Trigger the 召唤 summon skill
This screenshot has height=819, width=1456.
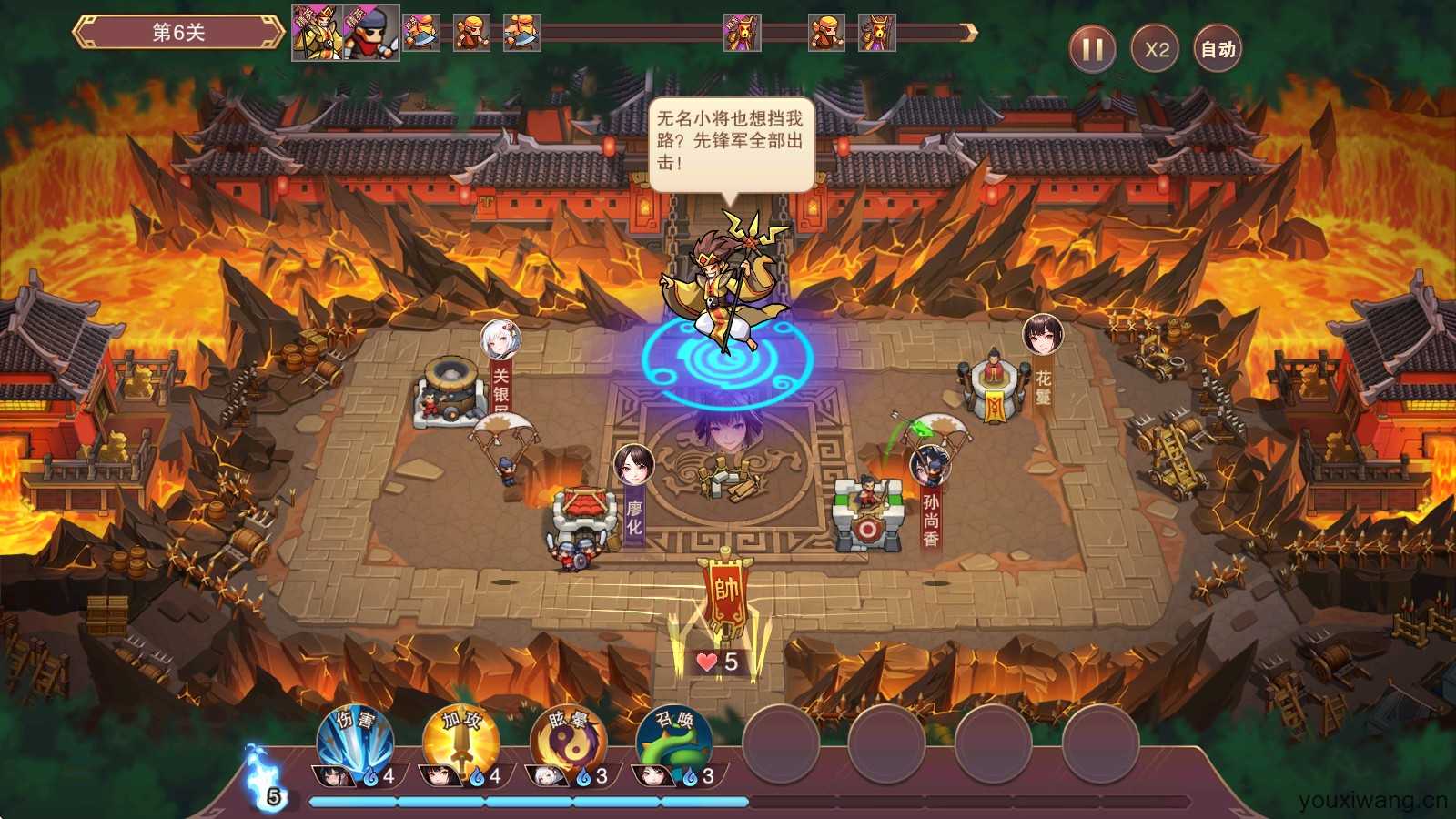tap(674, 740)
